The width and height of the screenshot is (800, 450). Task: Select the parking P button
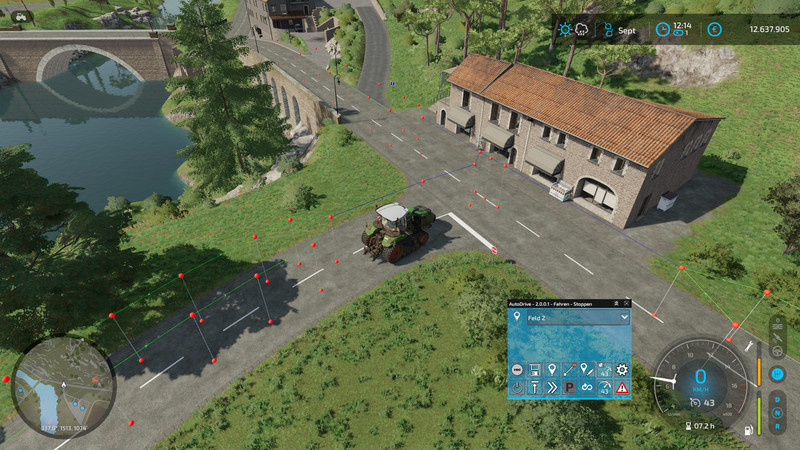(x=570, y=387)
